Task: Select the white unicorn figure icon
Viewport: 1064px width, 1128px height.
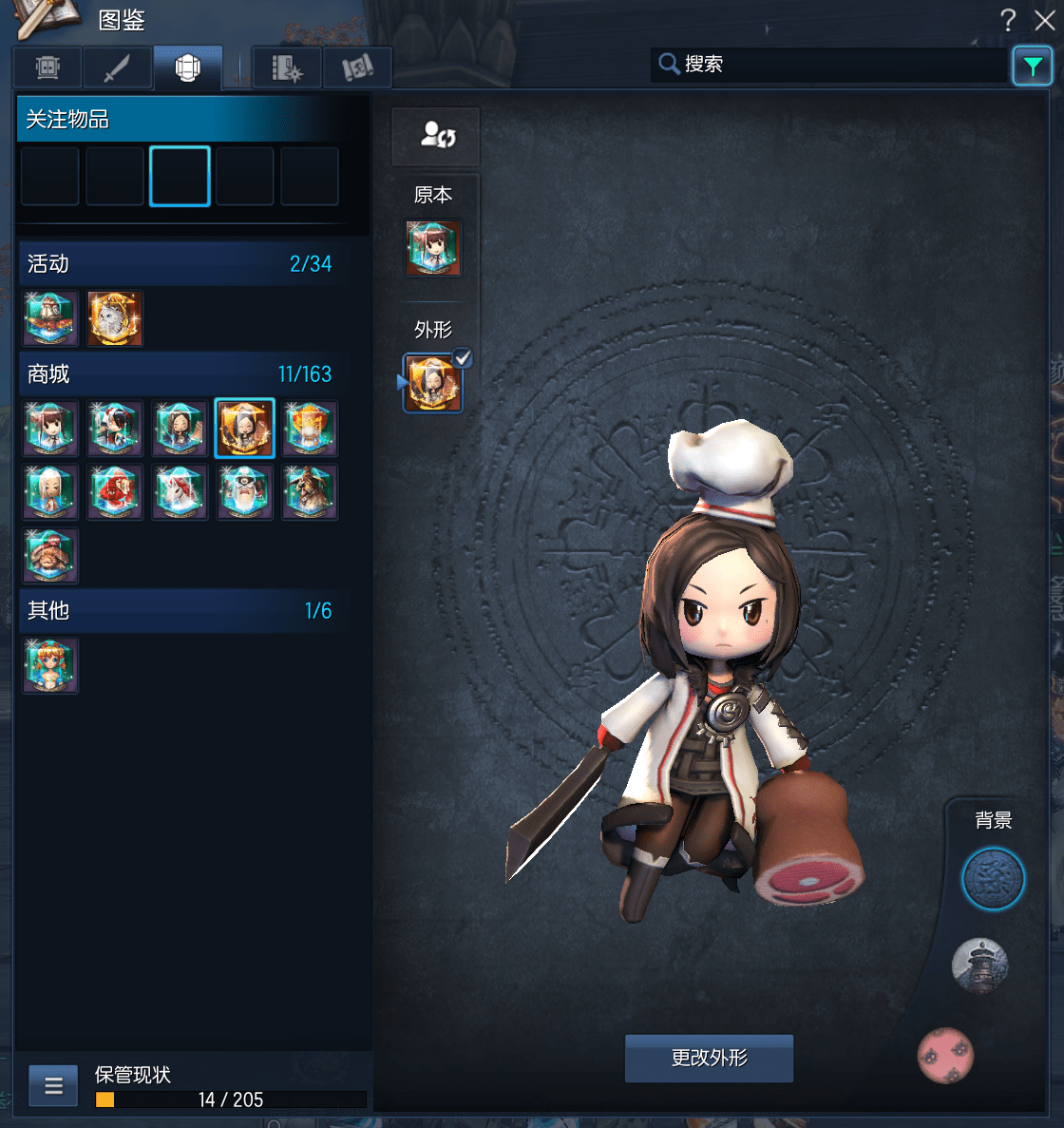Action: pos(180,492)
